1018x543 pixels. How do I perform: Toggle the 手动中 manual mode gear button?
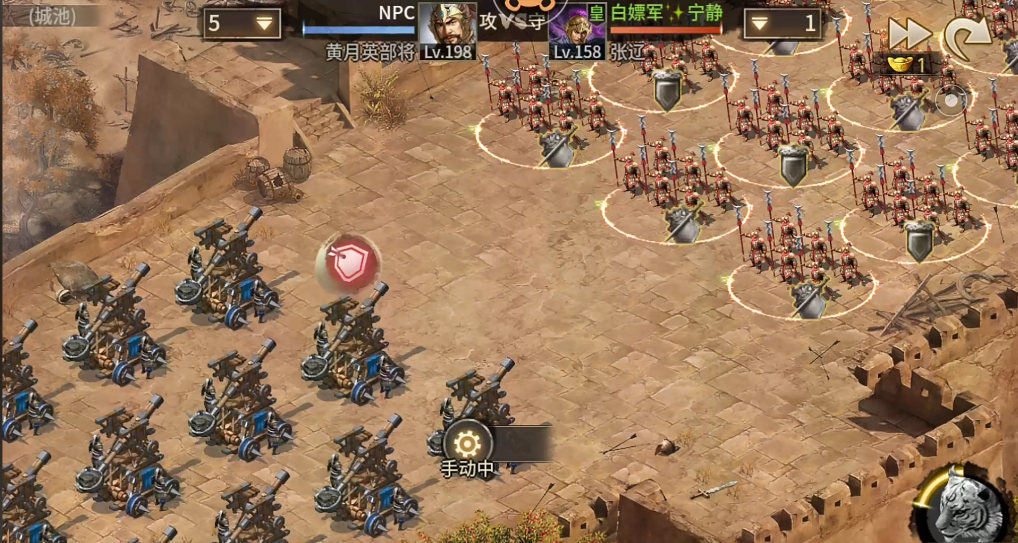click(467, 444)
